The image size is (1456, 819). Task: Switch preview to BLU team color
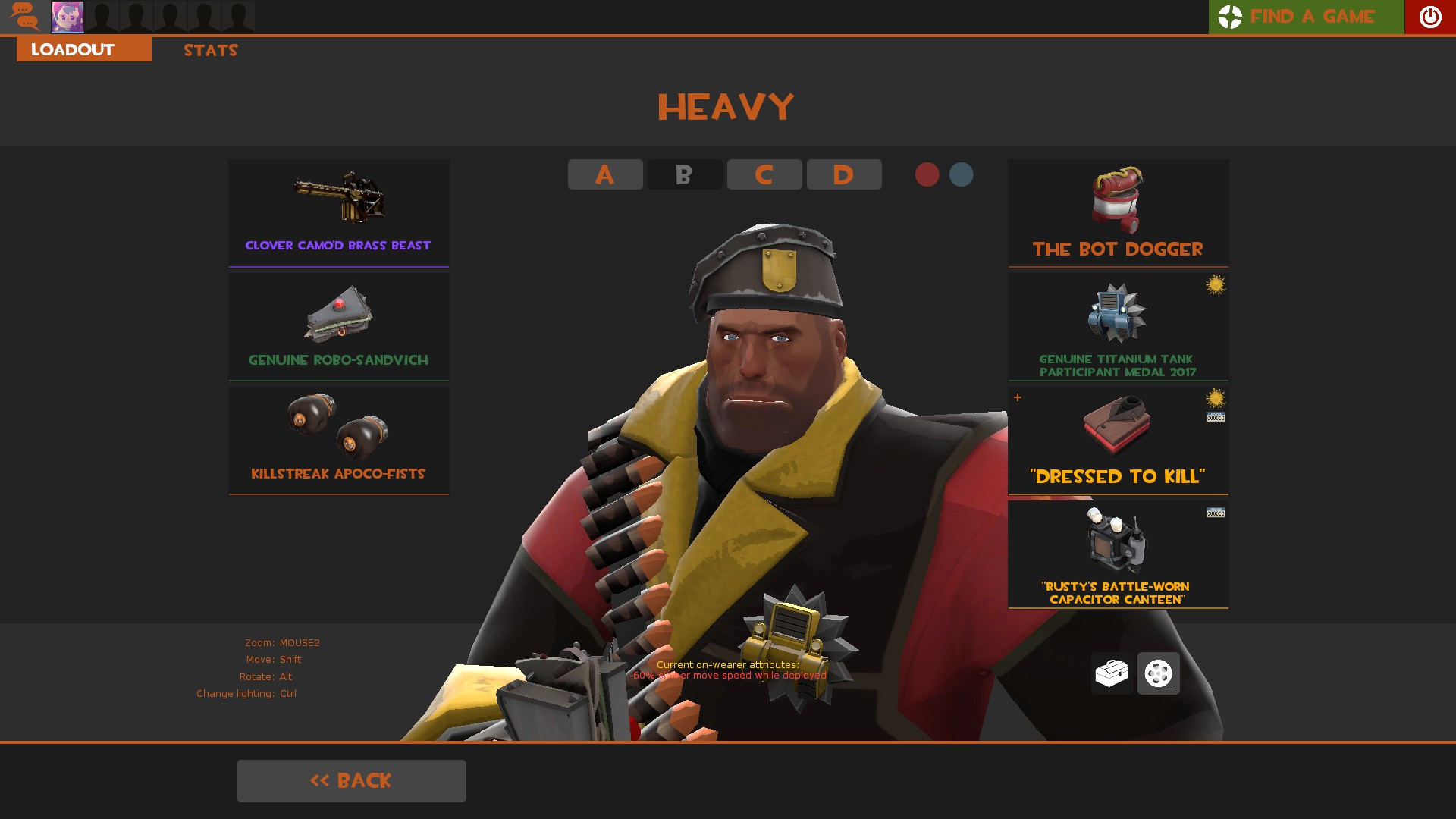(962, 174)
